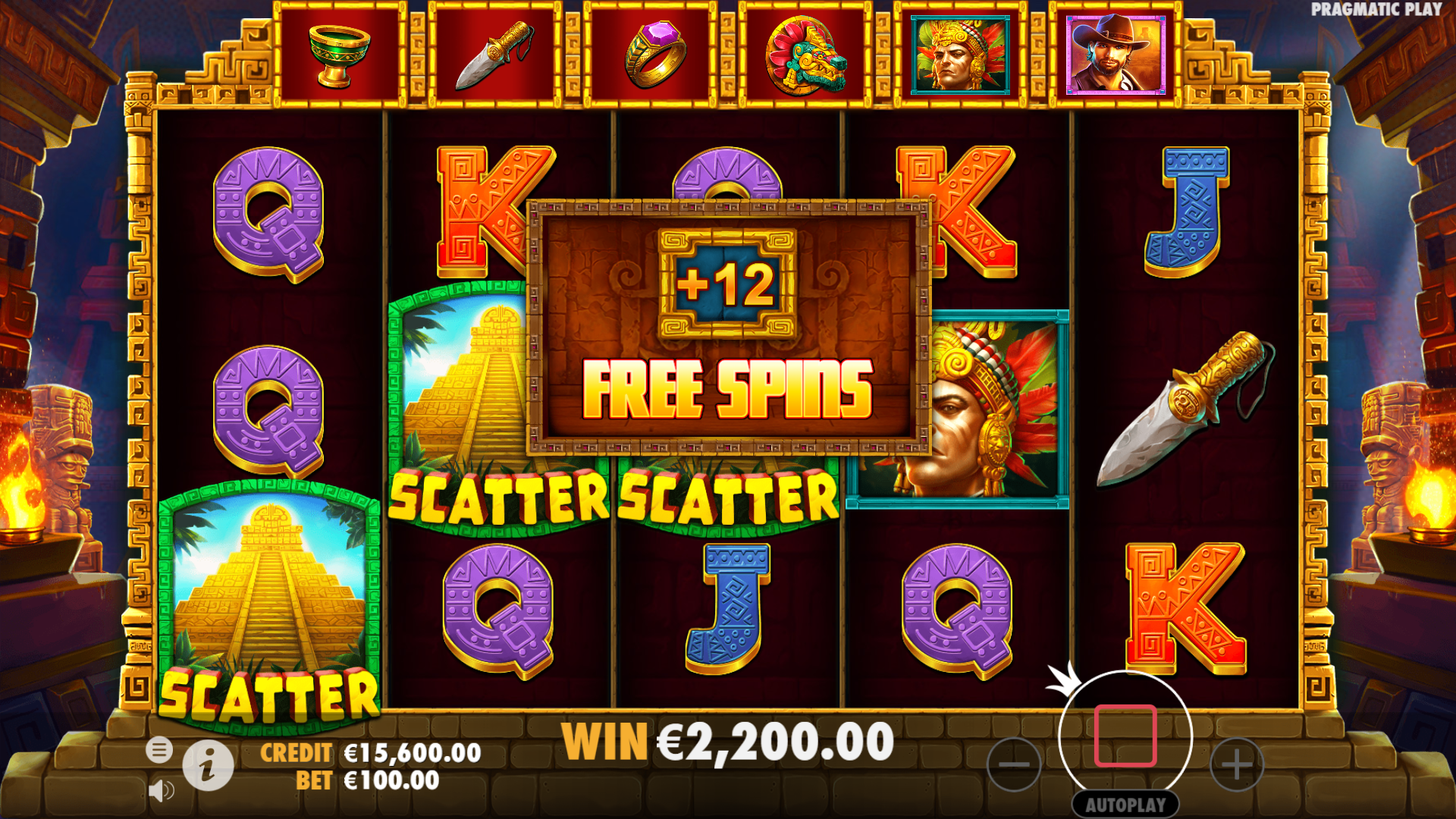This screenshot has width=1456, height=819.
Task: Show the game info paytable
Action: (x=208, y=765)
